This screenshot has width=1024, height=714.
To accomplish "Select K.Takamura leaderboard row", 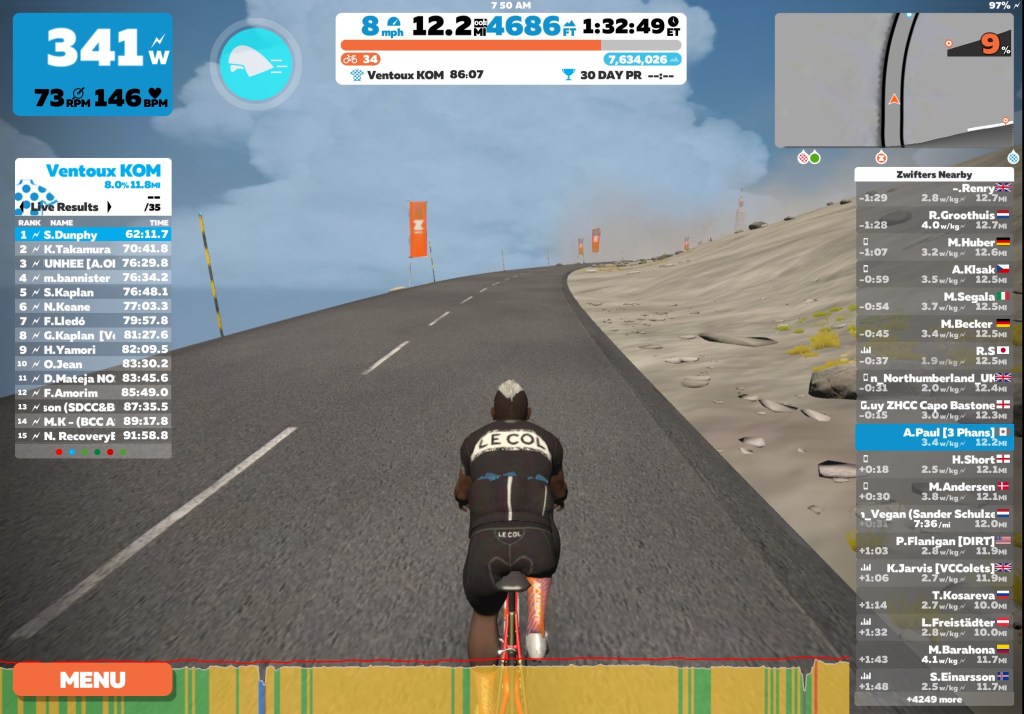I will [x=93, y=249].
